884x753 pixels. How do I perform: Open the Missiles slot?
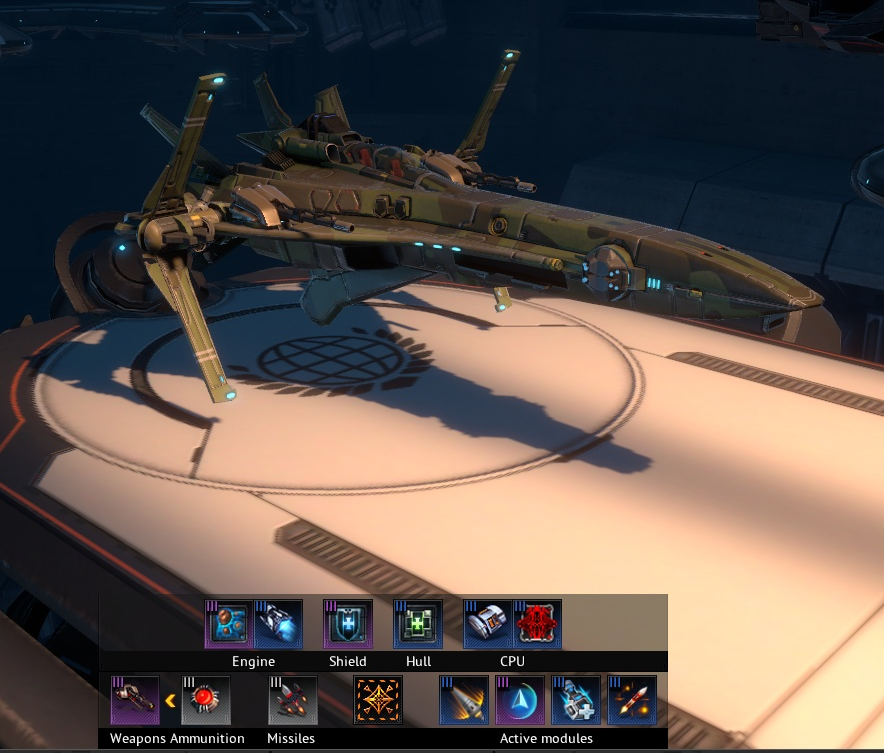tap(293, 700)
